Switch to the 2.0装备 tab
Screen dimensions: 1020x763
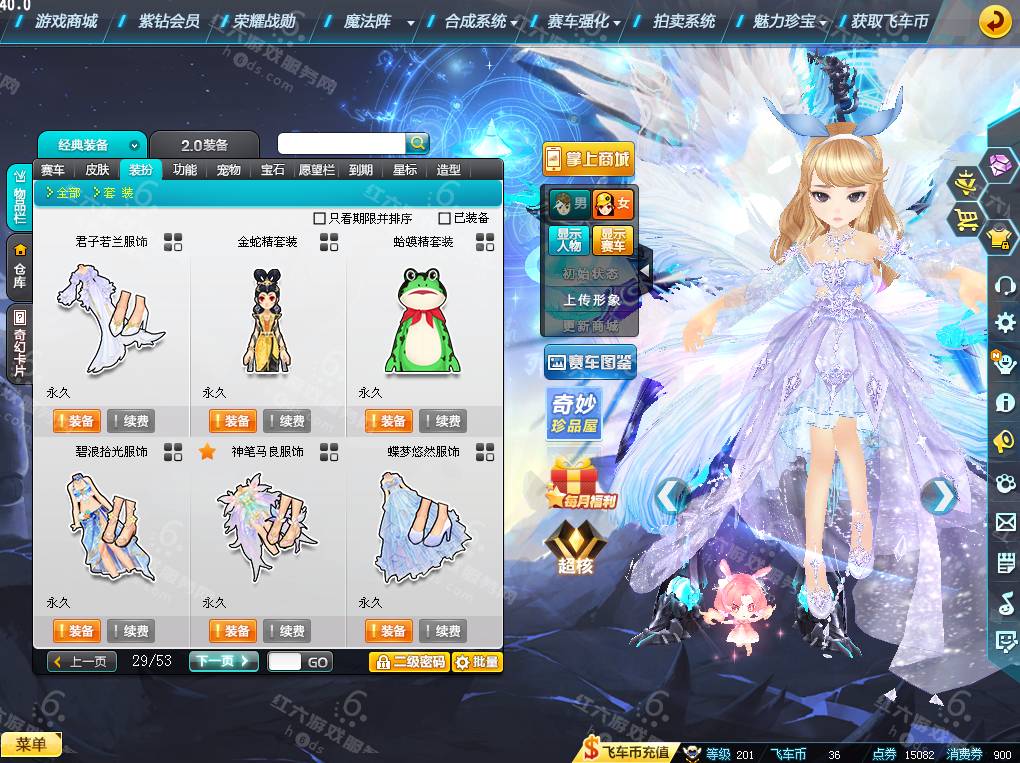[204, 145]
